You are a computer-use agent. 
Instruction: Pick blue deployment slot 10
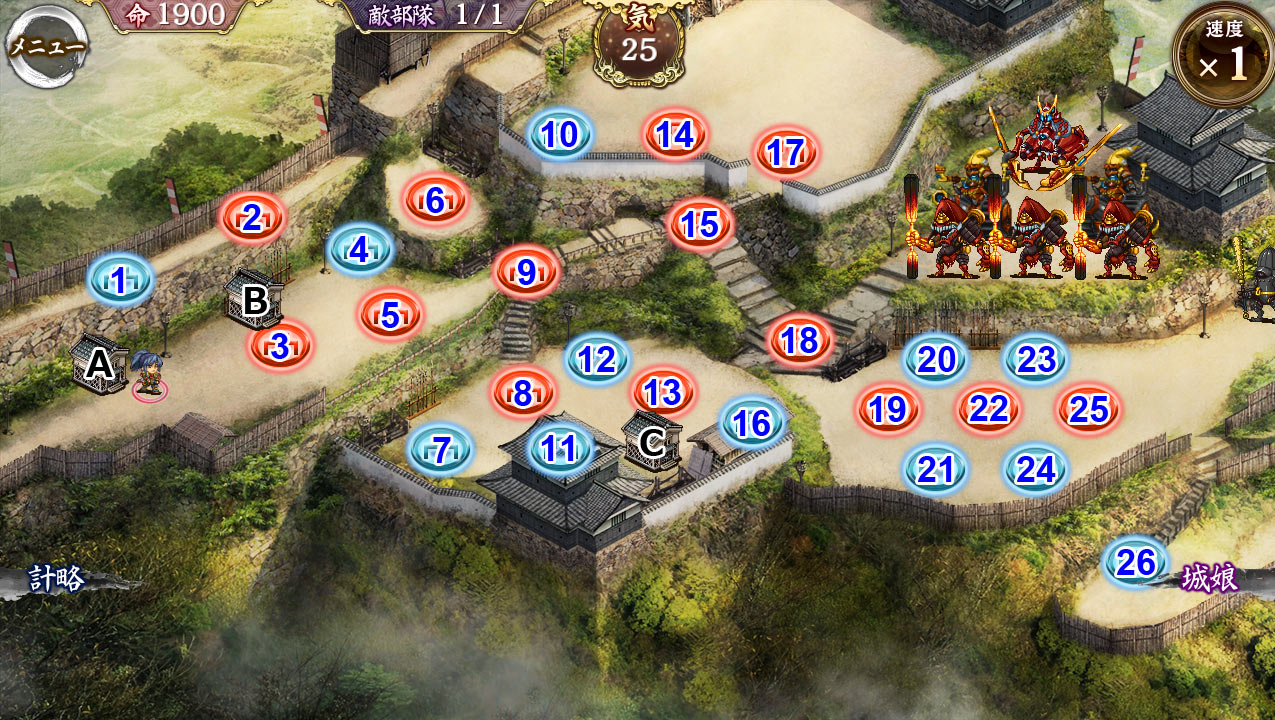pyautogui.click(x=561, y=135)
